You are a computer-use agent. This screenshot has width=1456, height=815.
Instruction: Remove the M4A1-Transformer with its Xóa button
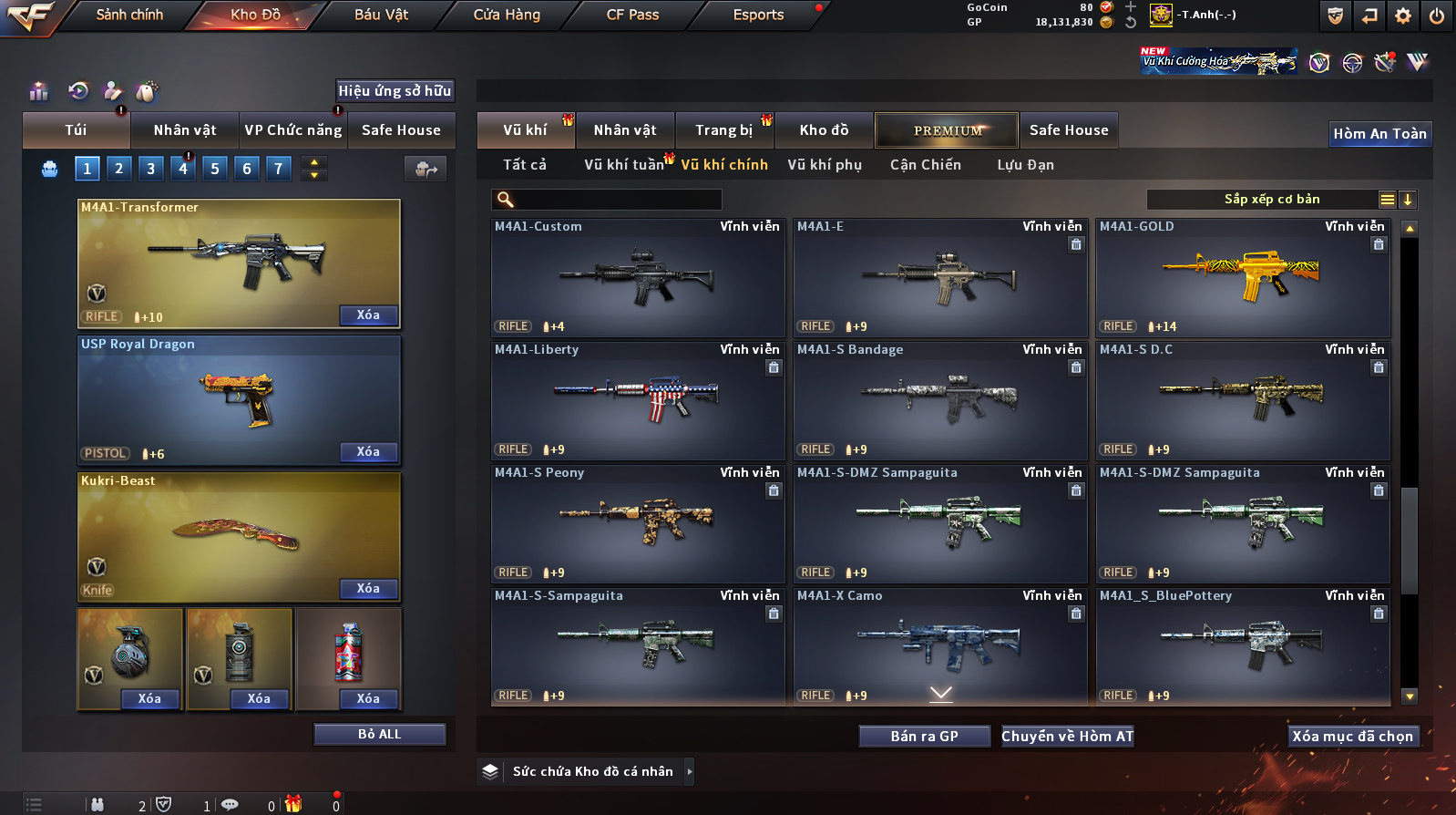[x=368, y=315]
